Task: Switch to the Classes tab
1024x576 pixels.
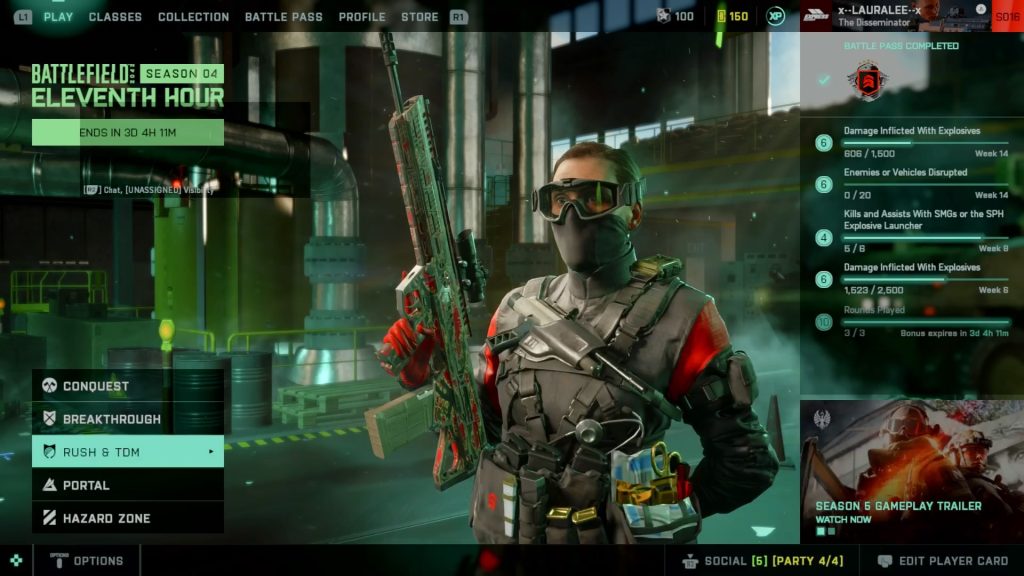Action: coord(115,17)
